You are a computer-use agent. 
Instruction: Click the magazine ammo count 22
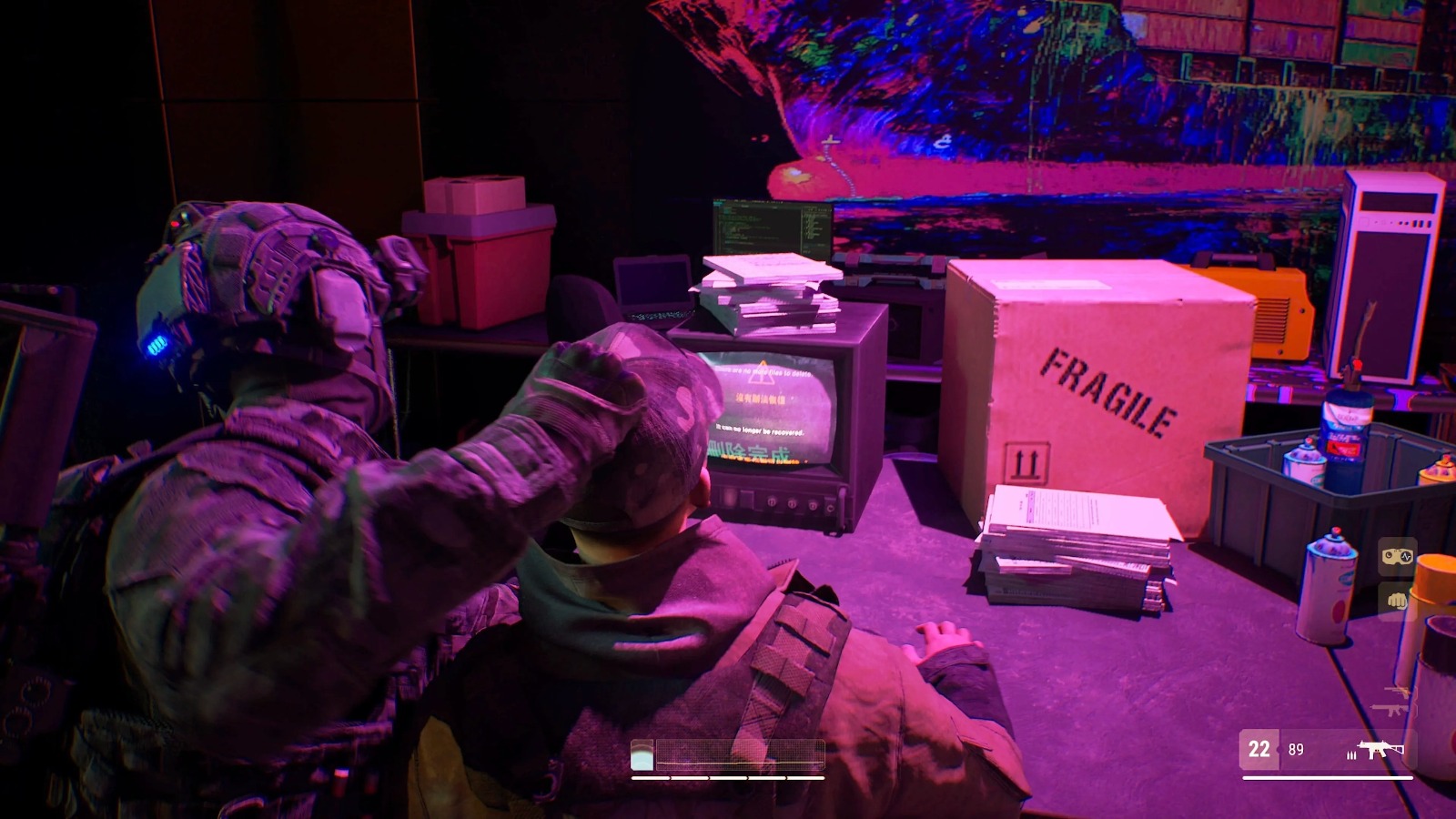(1259, 748)
